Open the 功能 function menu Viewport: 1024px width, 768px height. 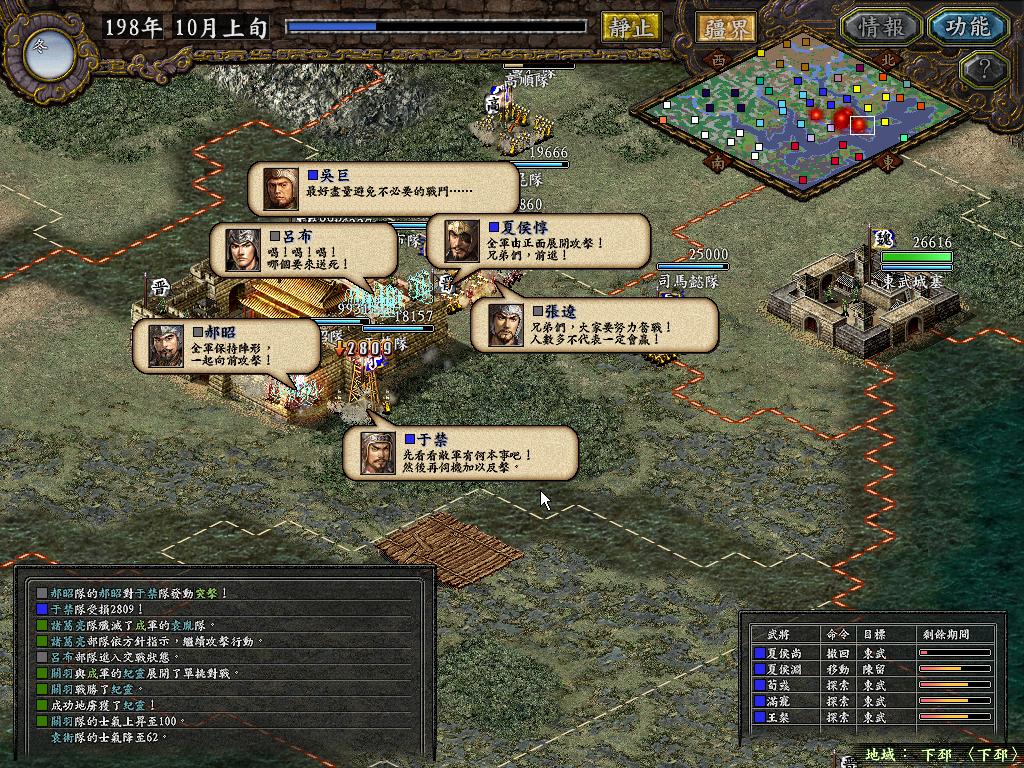(967, 27)
